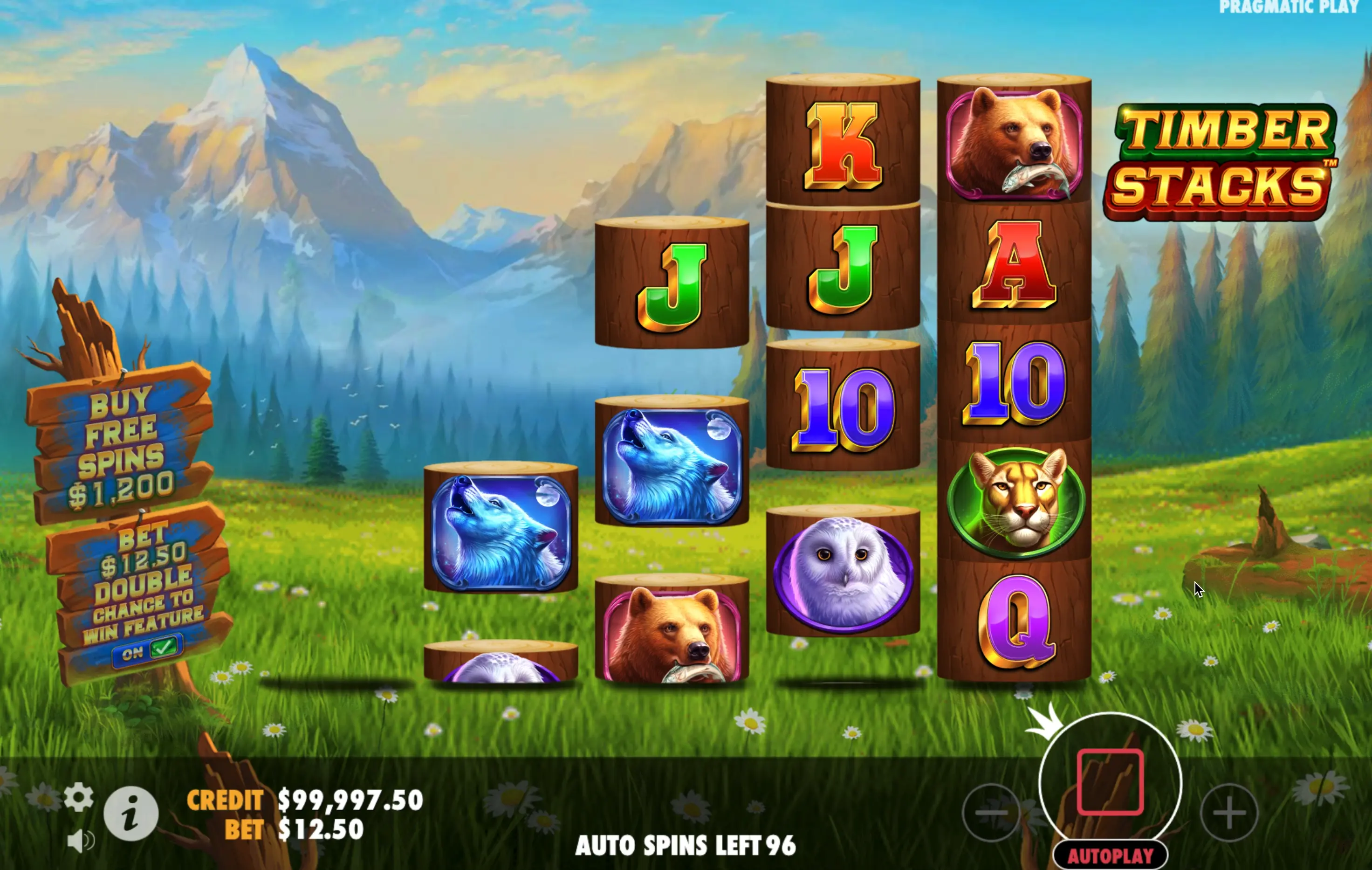
Task: Increase the bet with the plus button
Action: pyautogui.click(x=1229, y=812)
